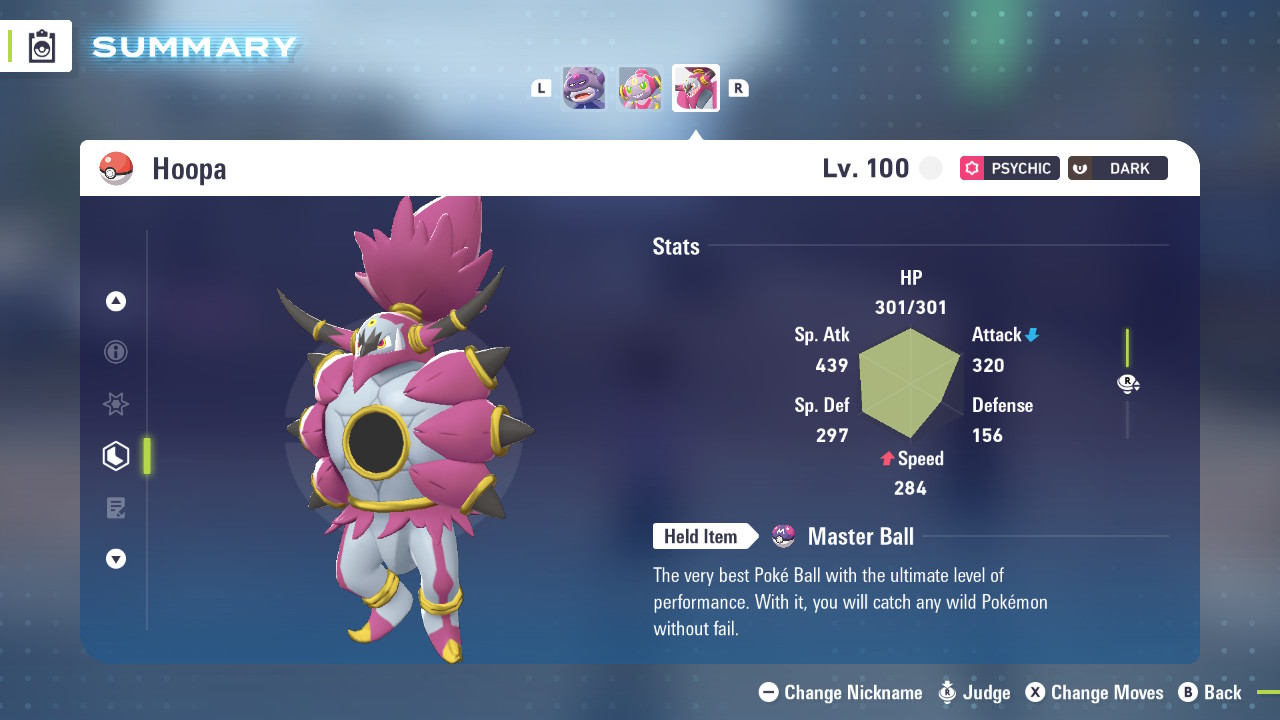Screen dimensions: 1280x720
Task: Open the info page tab
Action: tap(116, 352)
